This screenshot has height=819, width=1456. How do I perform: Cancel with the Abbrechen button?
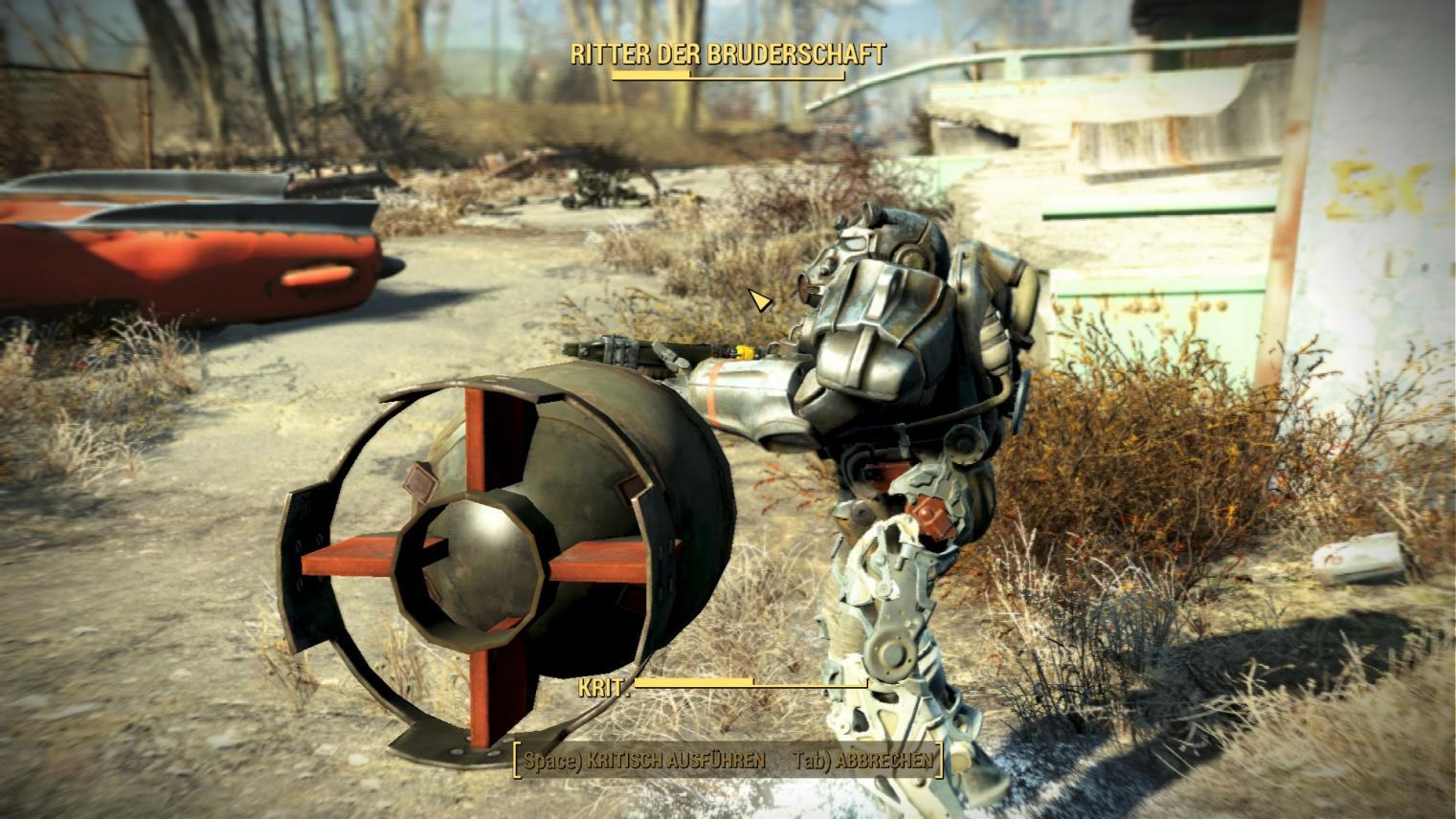tap(862, 761)
